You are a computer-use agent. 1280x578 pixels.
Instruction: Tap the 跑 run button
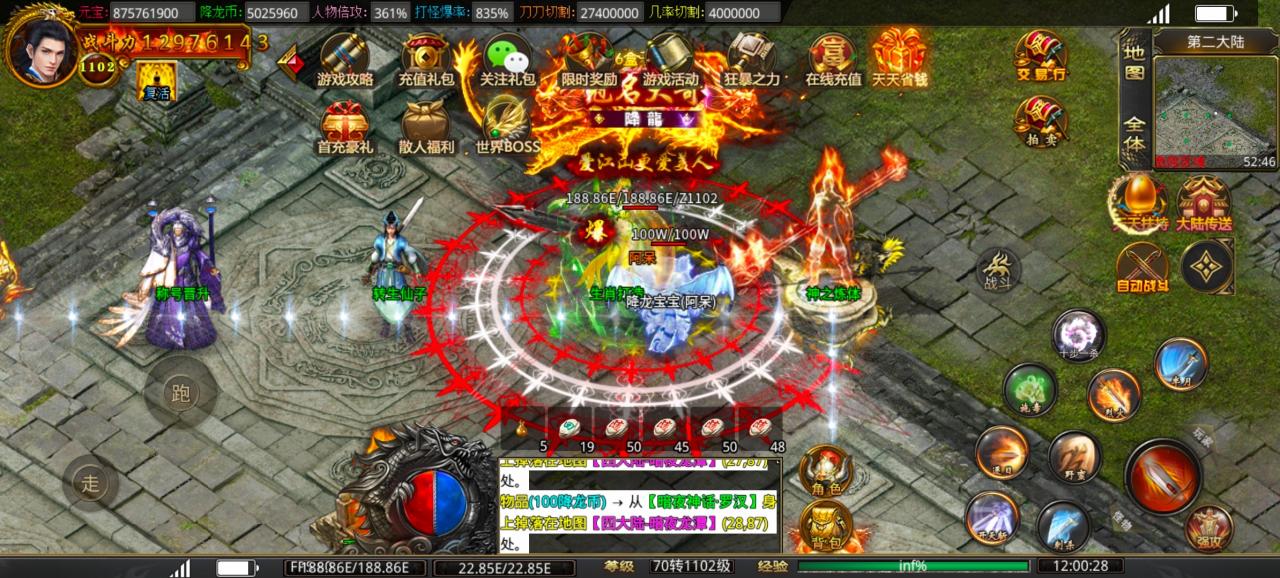tap(180, 393)
